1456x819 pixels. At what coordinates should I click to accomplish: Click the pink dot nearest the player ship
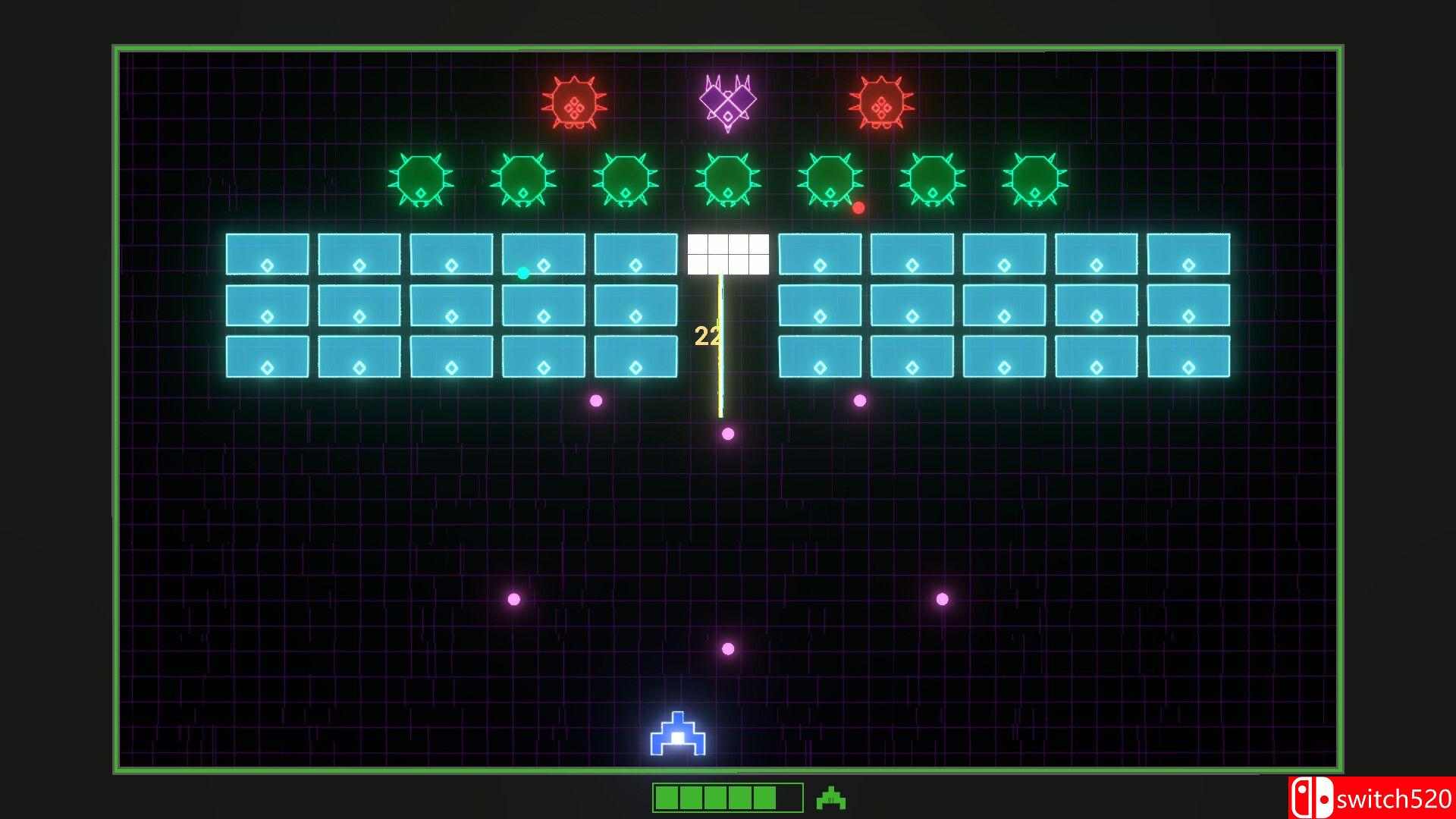[728, 647]
